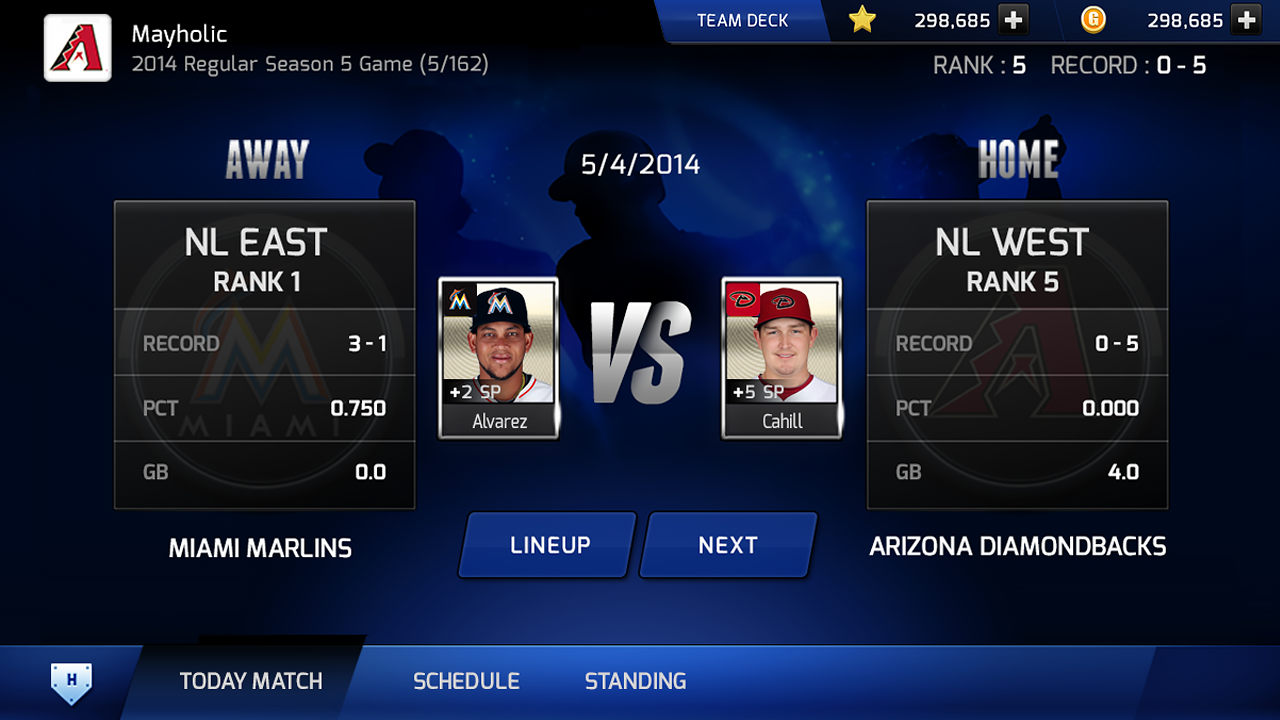Switch to the SCHEDULE tab

click(466, 681)
